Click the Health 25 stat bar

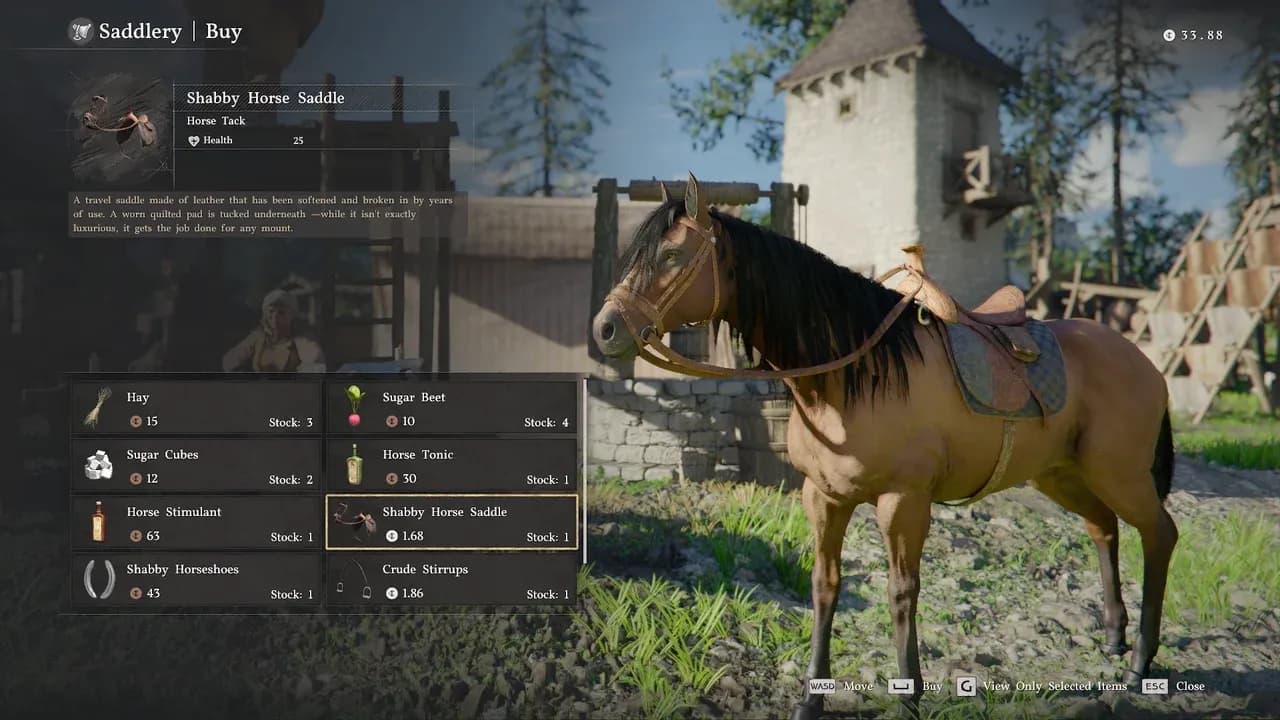tap(270, 140)
